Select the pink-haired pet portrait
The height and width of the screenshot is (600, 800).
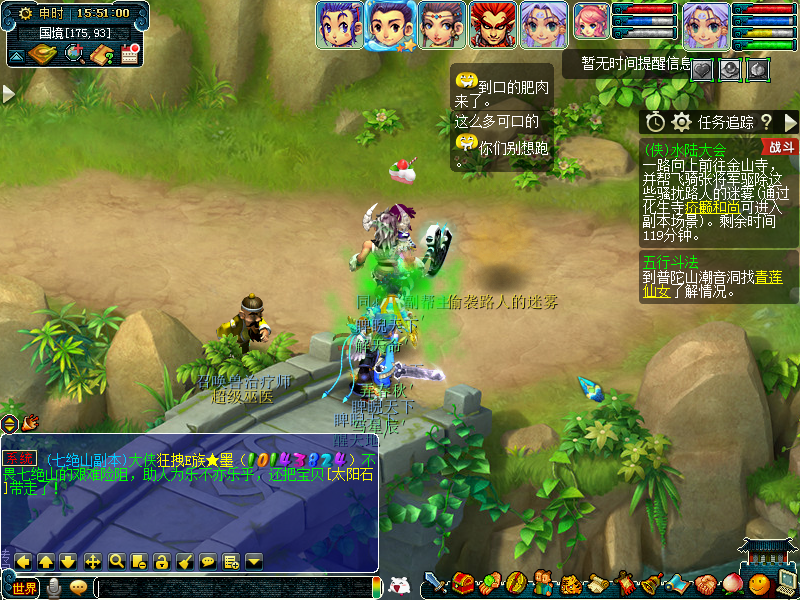(x=590, y=25)
